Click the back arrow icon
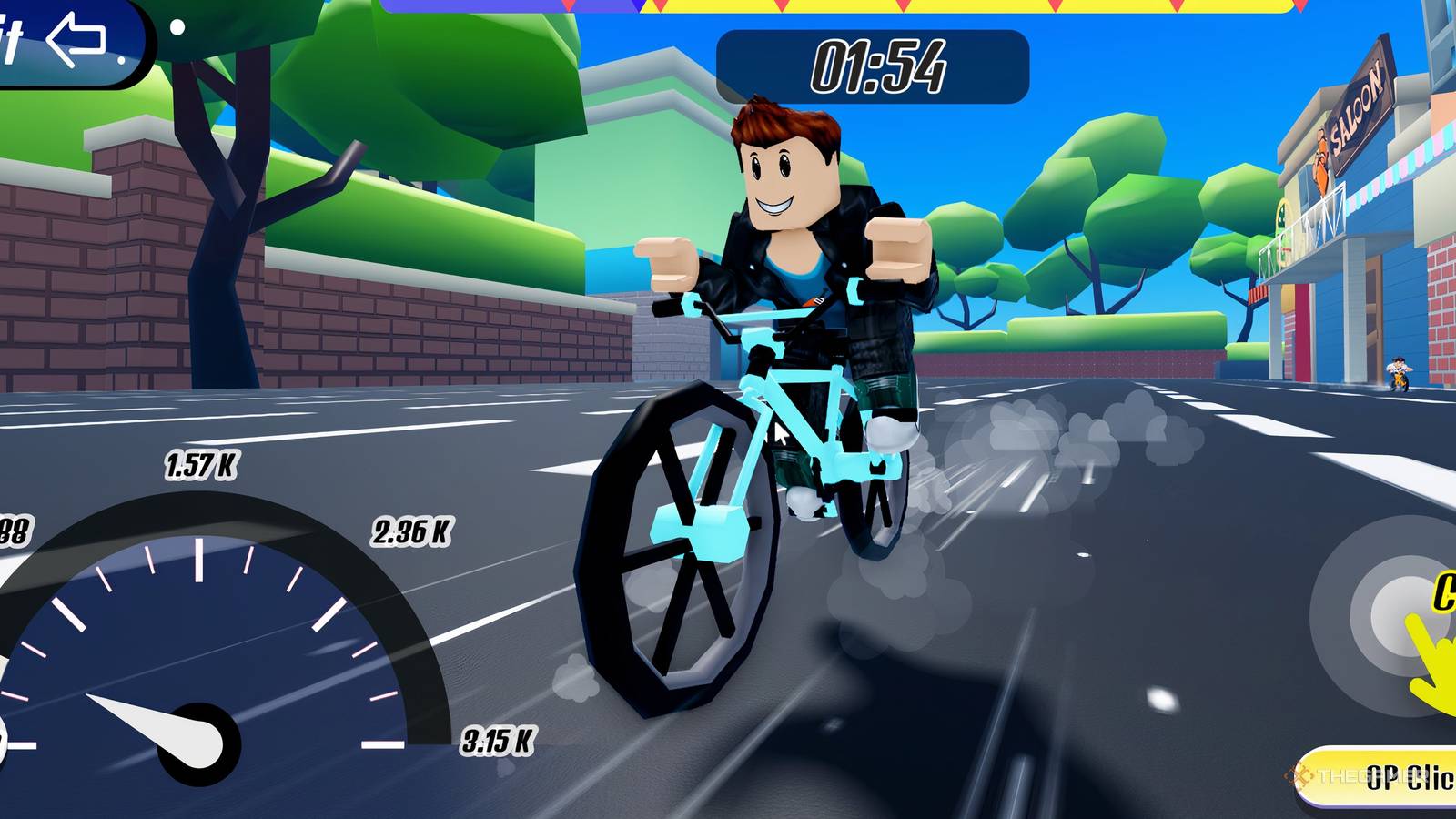The width and height of the screenshot is (1456, 819). tap(75, 40)
